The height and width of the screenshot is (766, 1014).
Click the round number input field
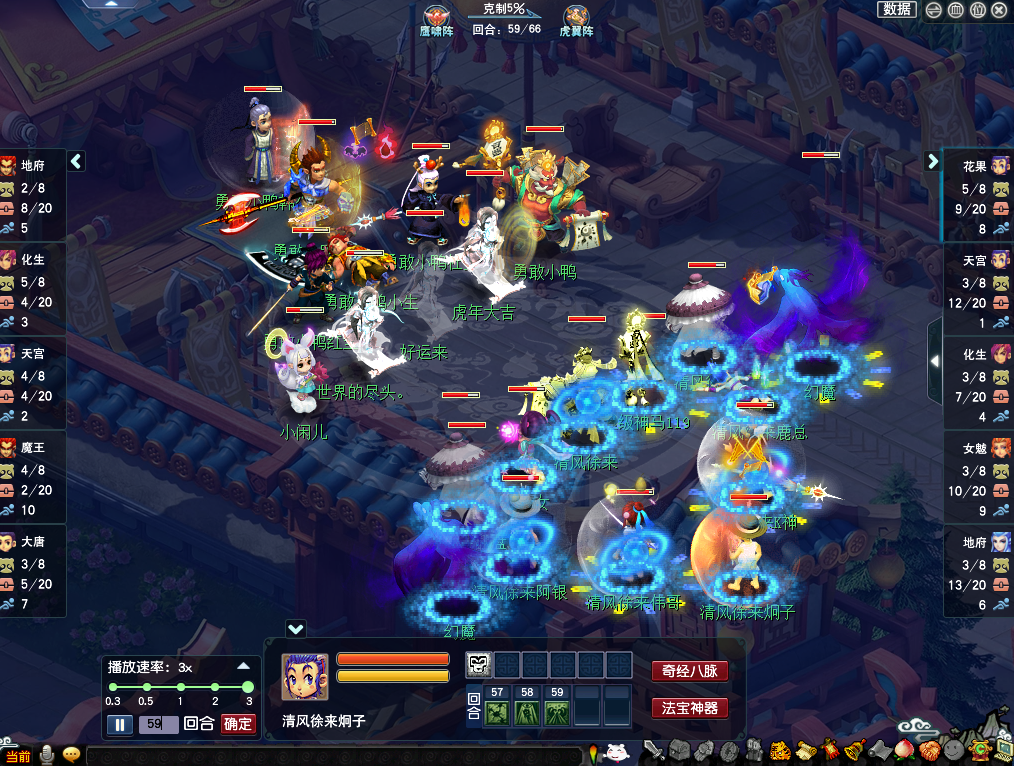coord(158,724)
